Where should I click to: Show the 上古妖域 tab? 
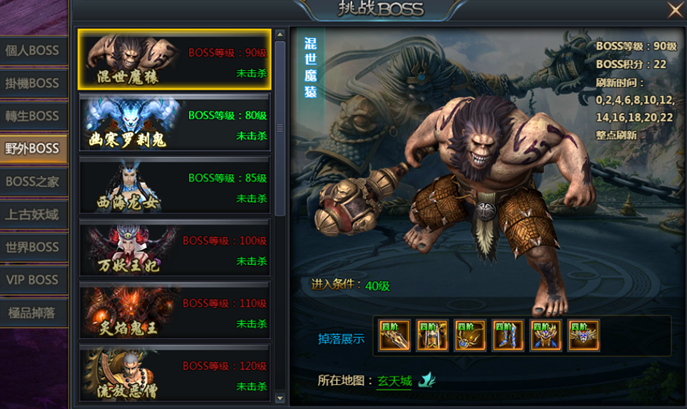point(33,214)
